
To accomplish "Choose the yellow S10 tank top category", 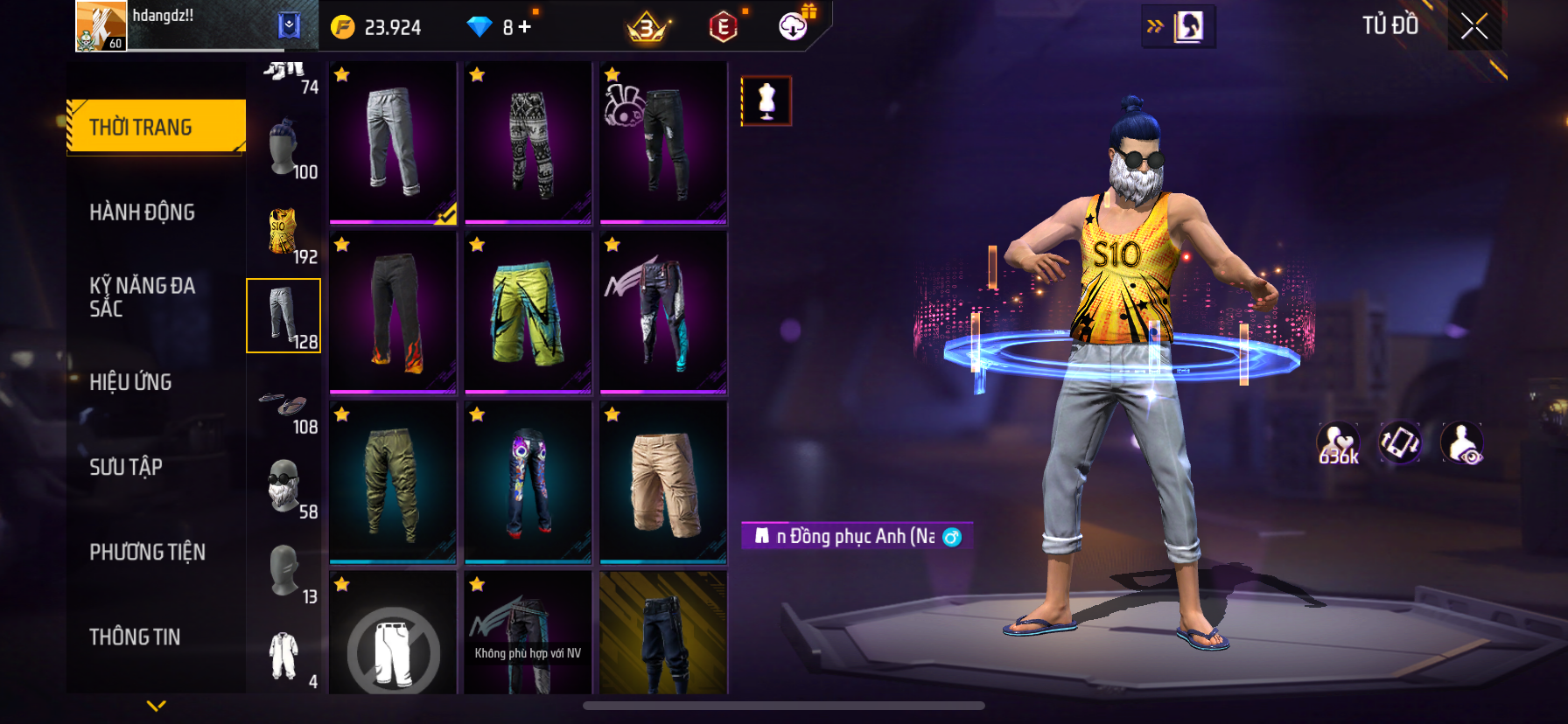I will click(x=283, y=233).
